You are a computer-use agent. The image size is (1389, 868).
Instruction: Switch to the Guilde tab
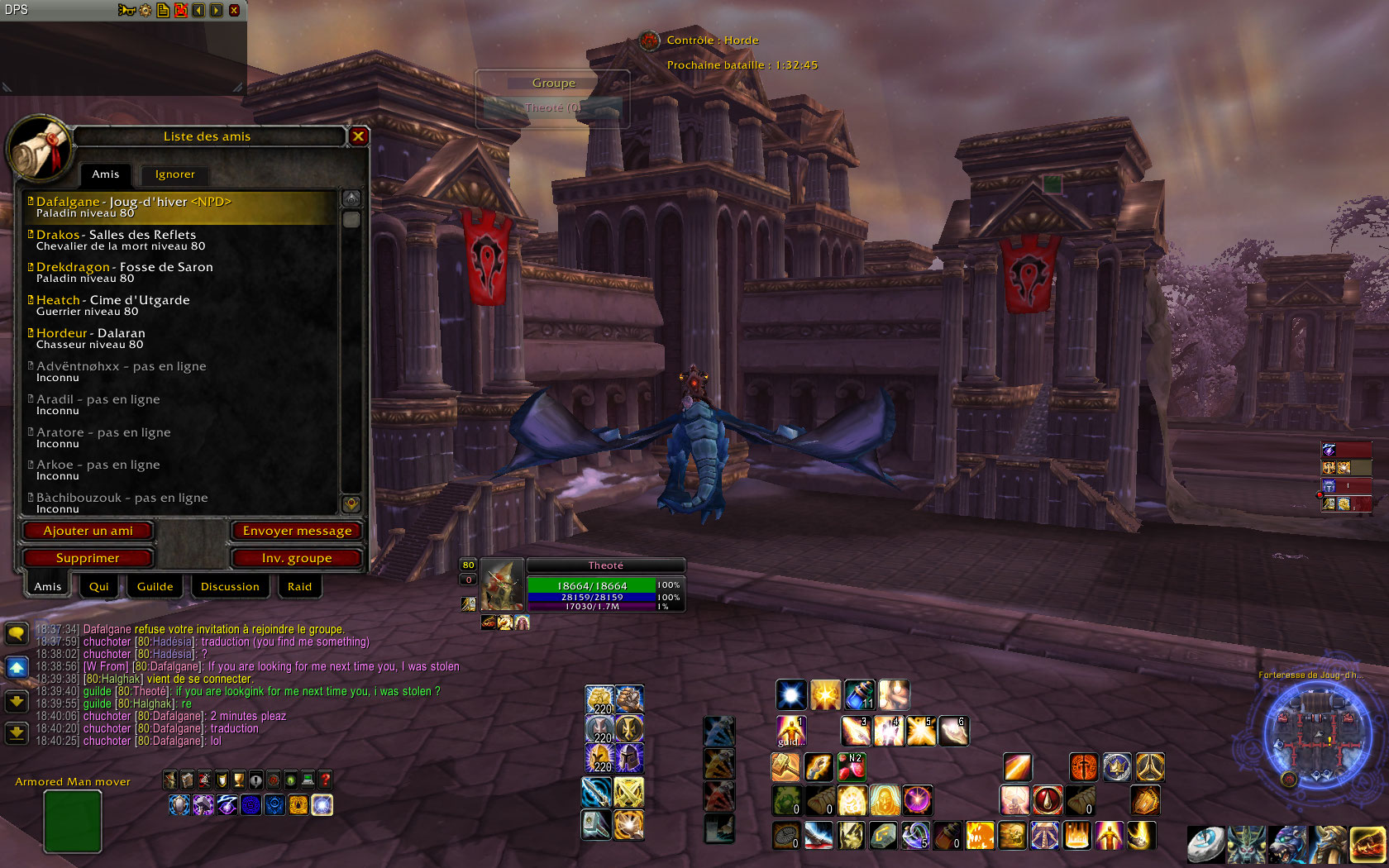point(155,586)
